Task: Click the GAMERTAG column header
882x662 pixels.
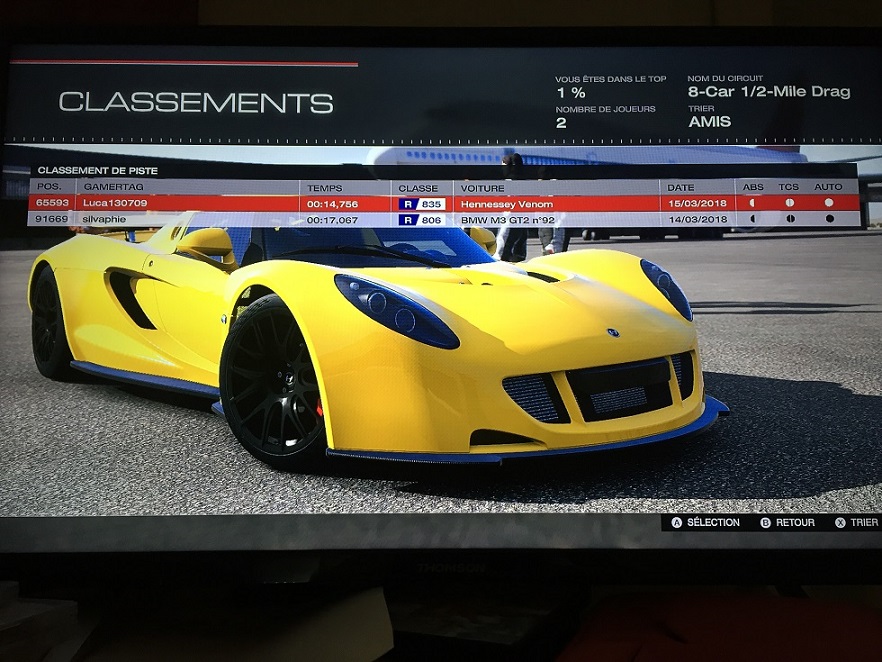Action: (108, 188)
